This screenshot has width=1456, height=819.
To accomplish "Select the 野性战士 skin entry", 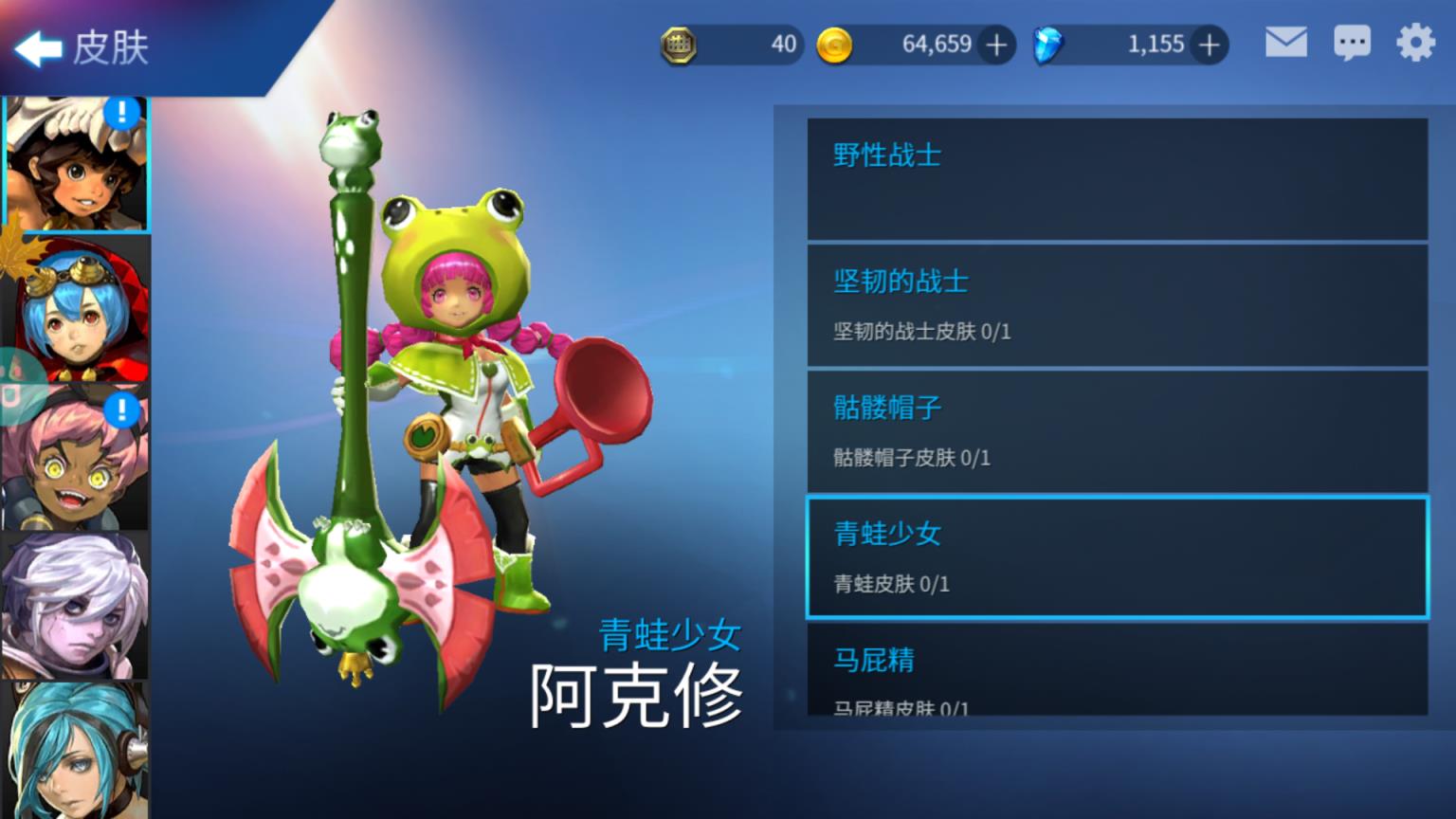I will [1116, 180].
